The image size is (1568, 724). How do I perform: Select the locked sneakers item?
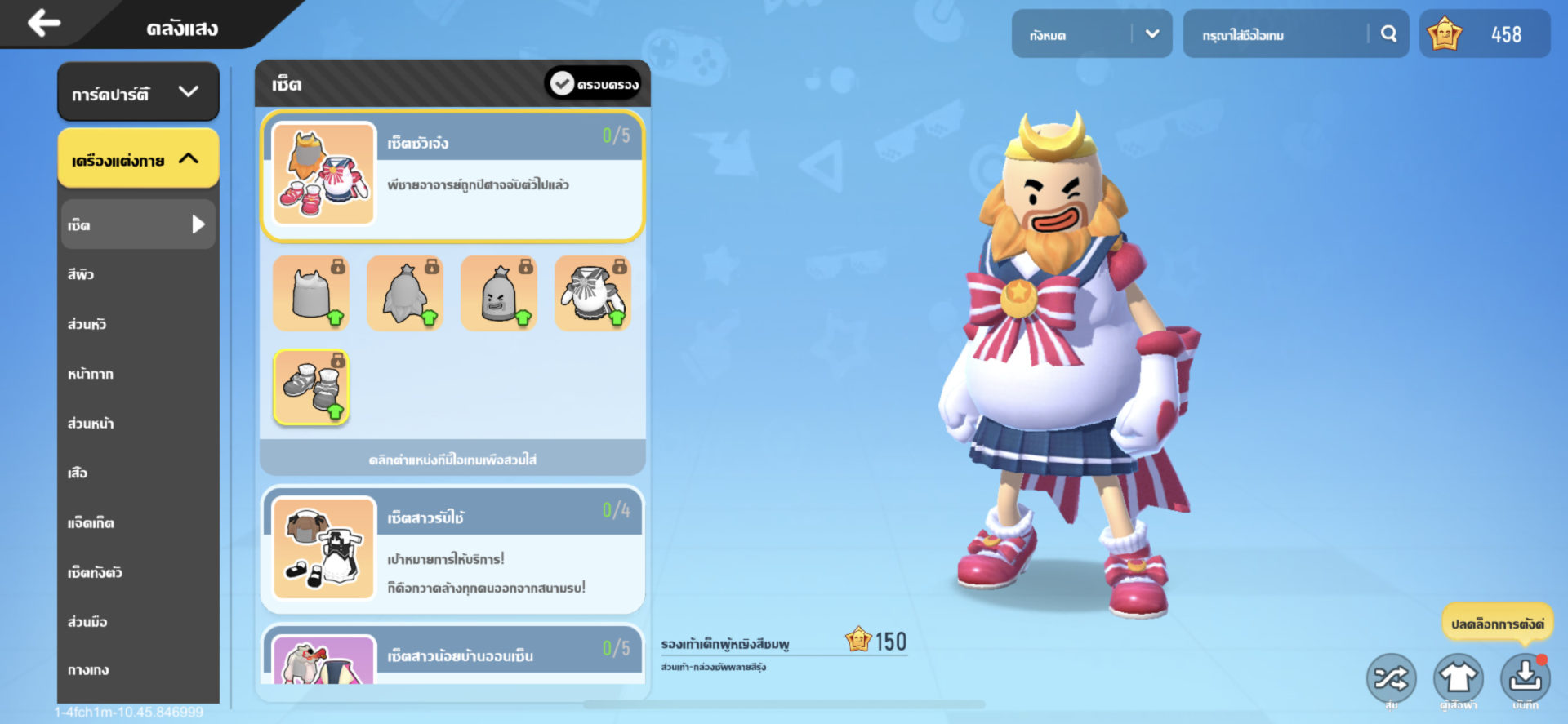pos(311,388)
